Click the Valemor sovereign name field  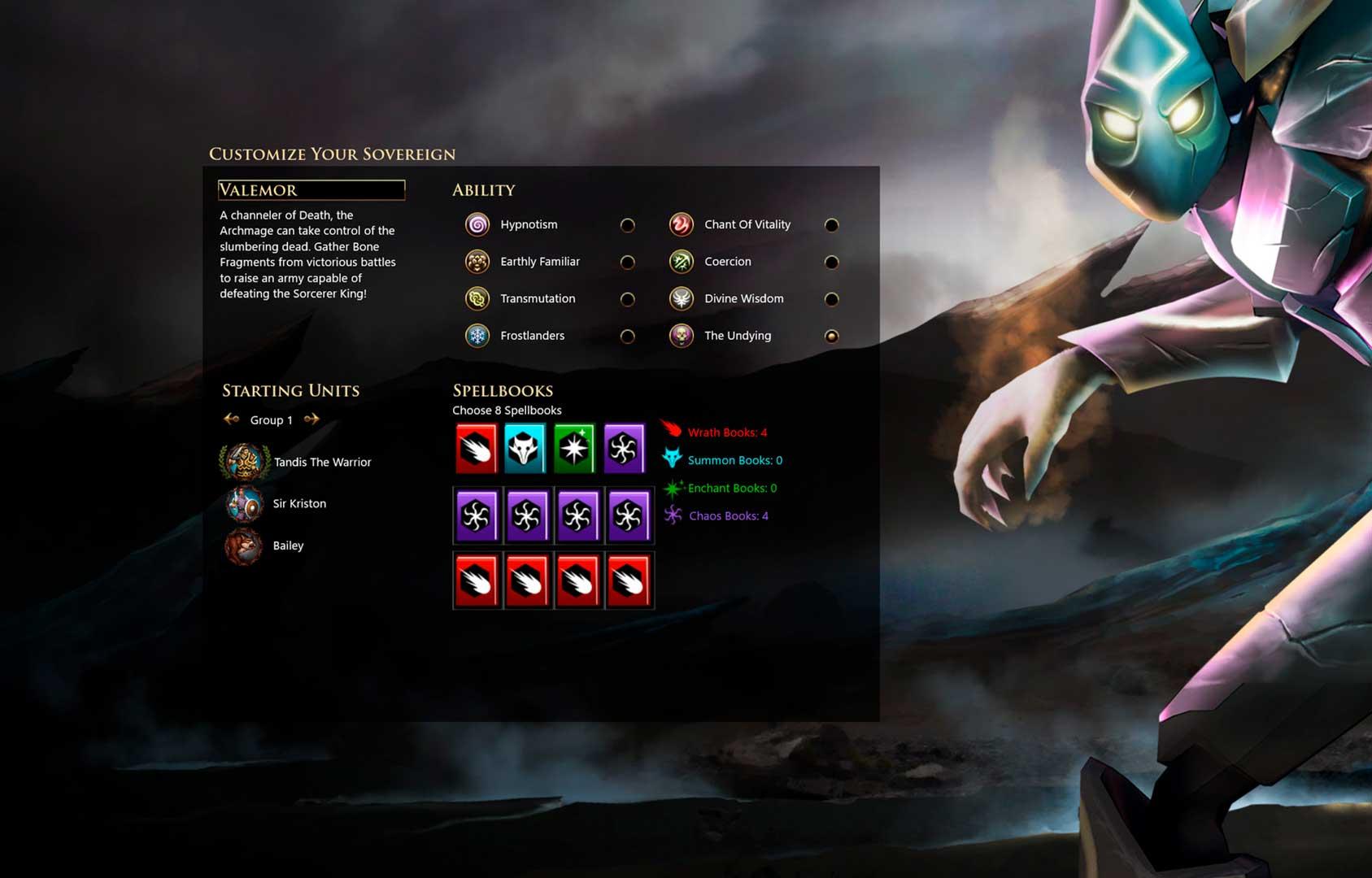coord(311,190)
